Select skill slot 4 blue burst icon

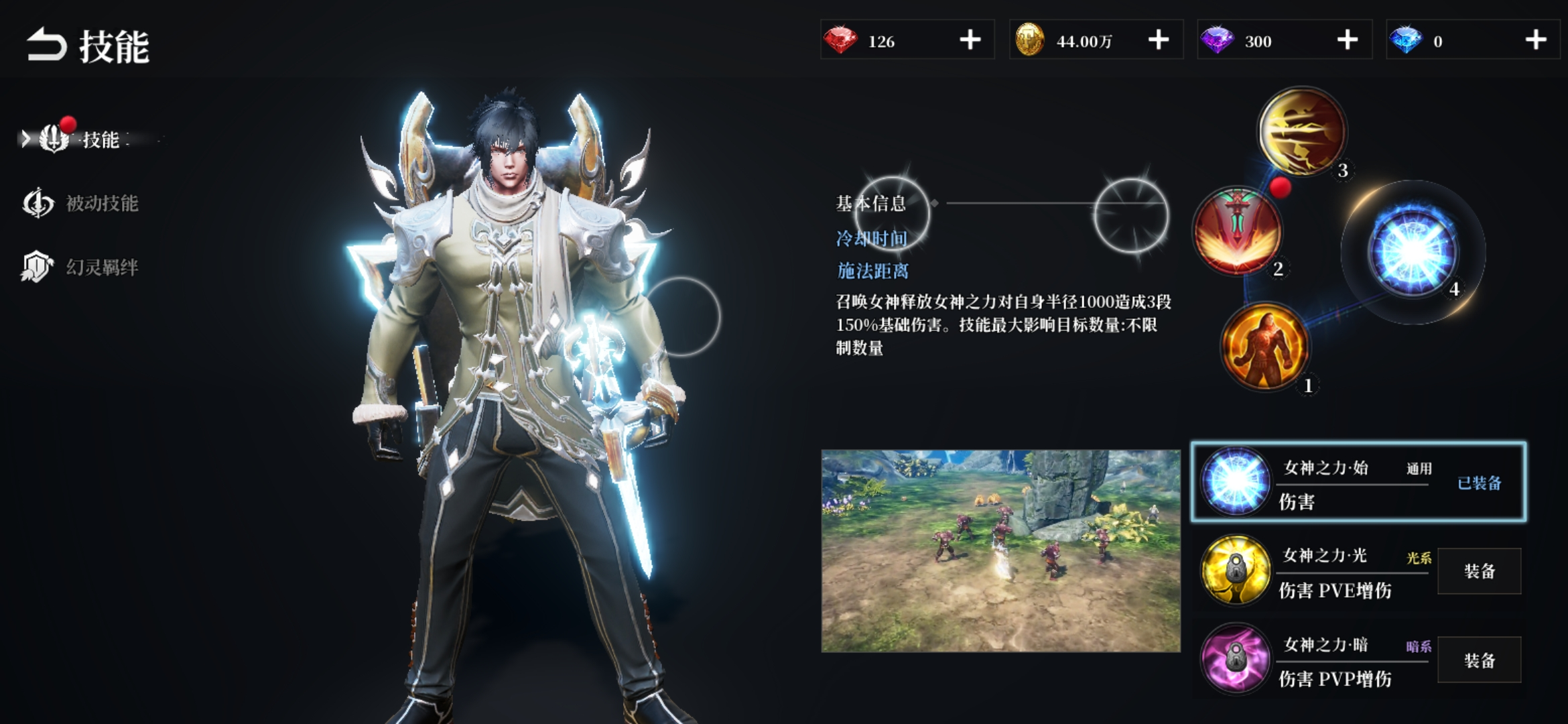(x=1413, y=251)
